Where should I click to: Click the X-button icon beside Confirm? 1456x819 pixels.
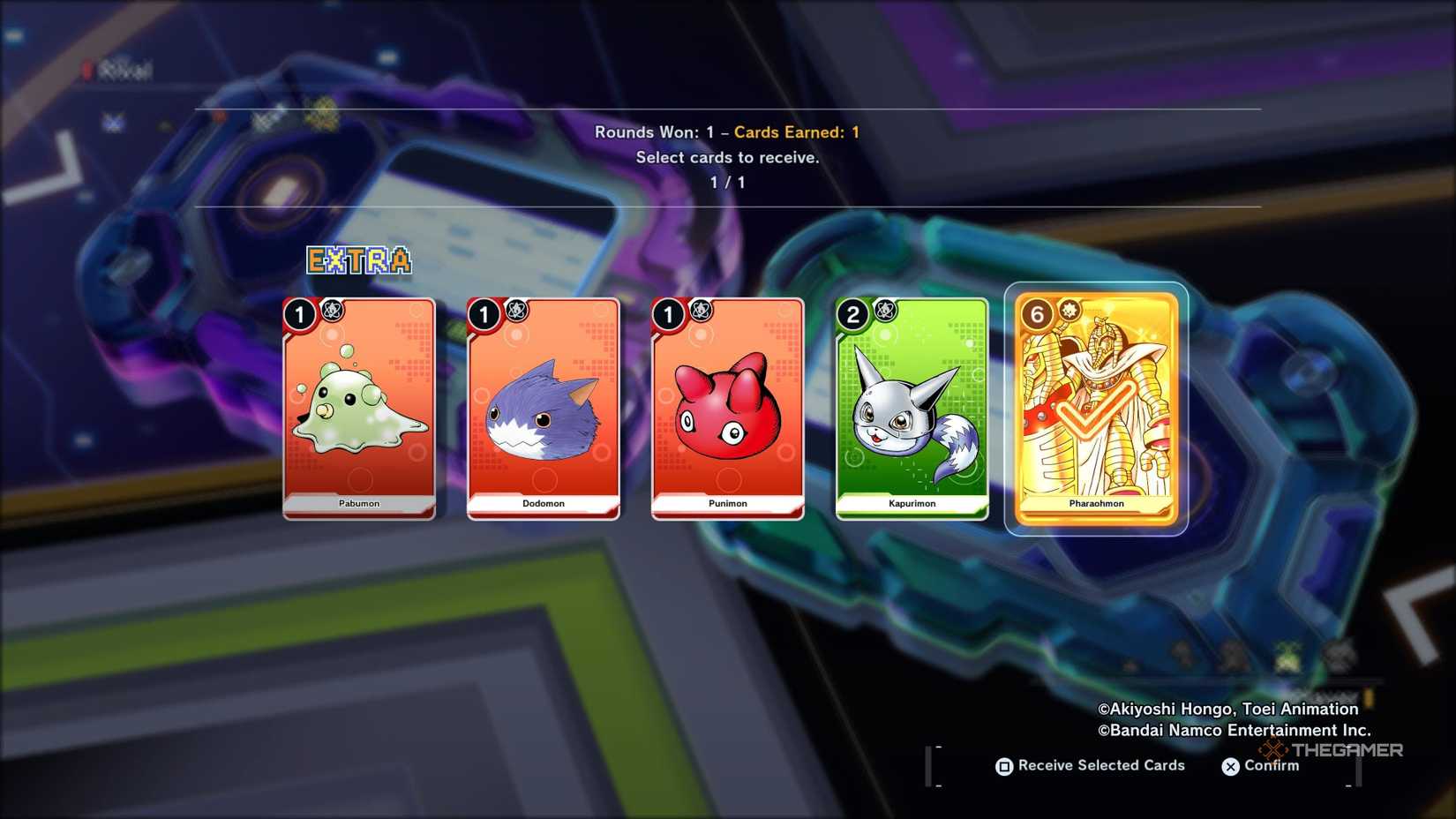(1230, 767)
